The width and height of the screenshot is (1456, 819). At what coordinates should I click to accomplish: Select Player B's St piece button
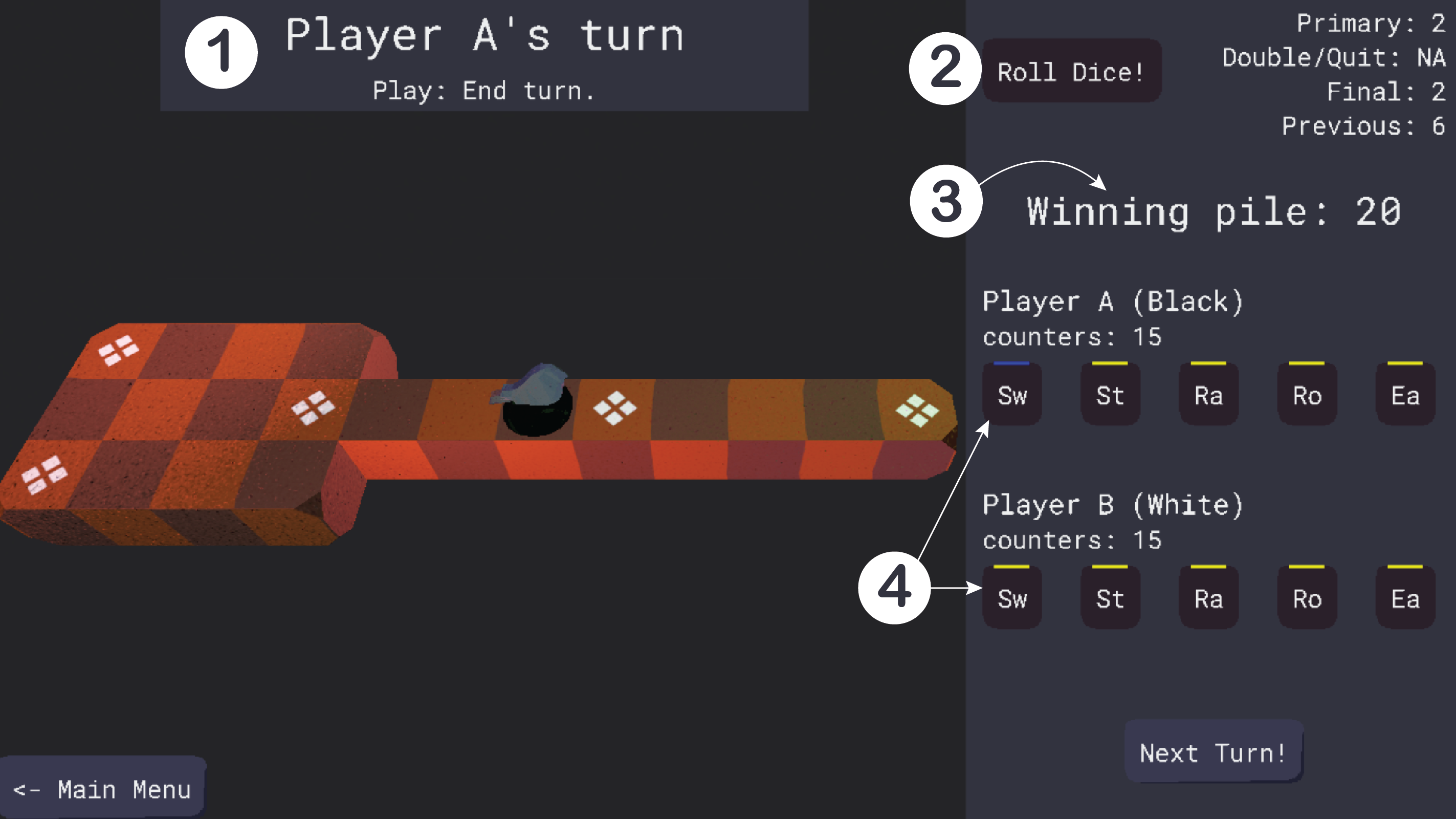(1110, 598)
